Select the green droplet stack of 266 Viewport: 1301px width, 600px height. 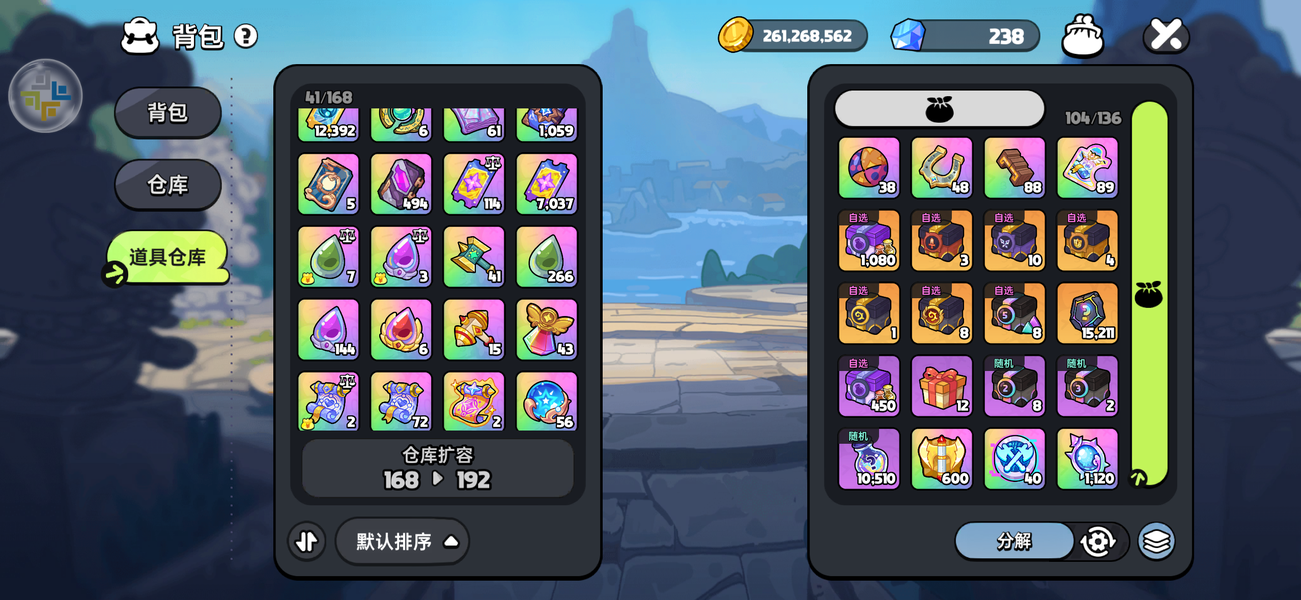546,256
